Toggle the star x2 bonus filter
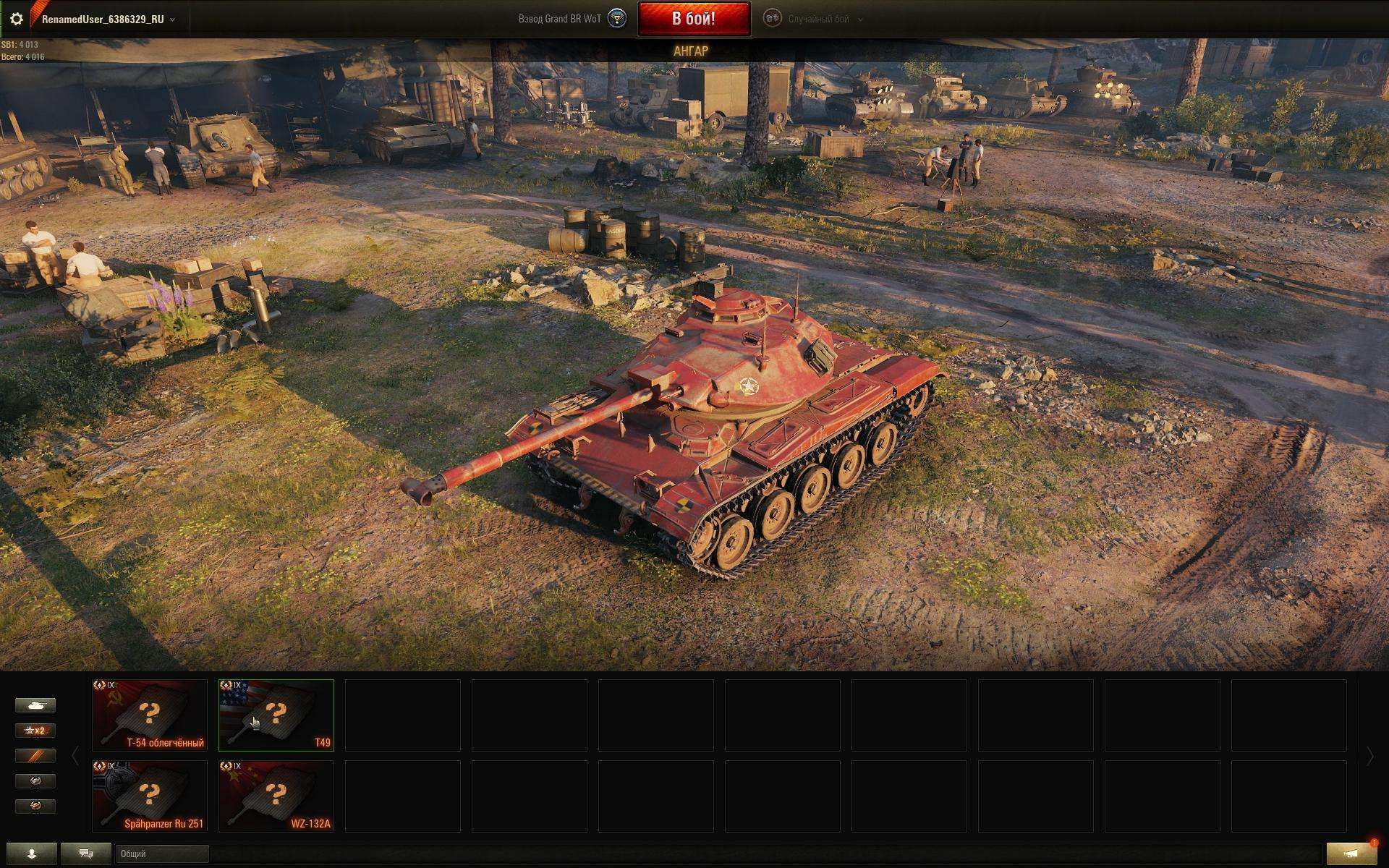Screen dimensions: 1389x868 coord(35,731)
